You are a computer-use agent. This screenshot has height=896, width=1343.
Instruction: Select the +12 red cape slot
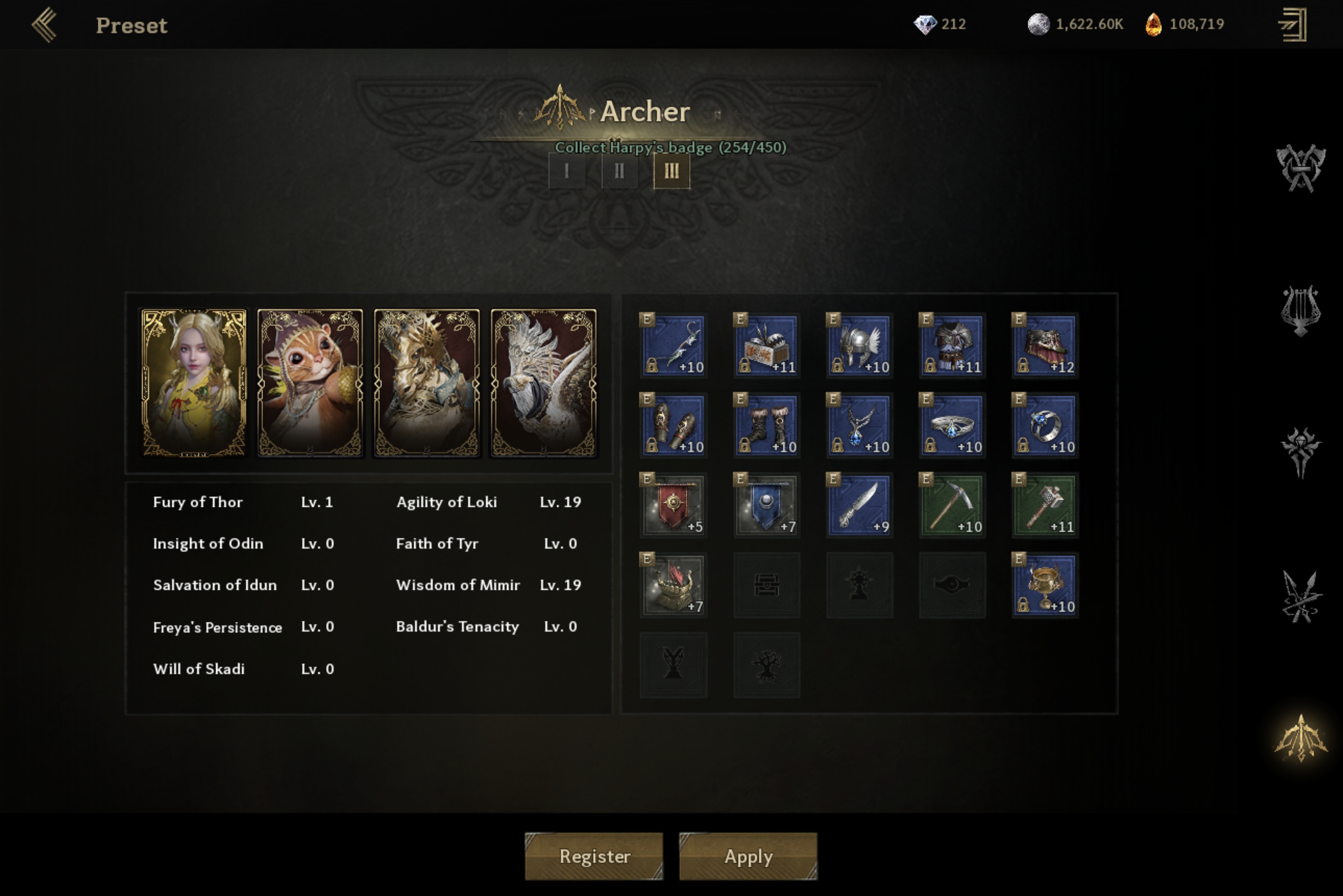click(1045, 345)
